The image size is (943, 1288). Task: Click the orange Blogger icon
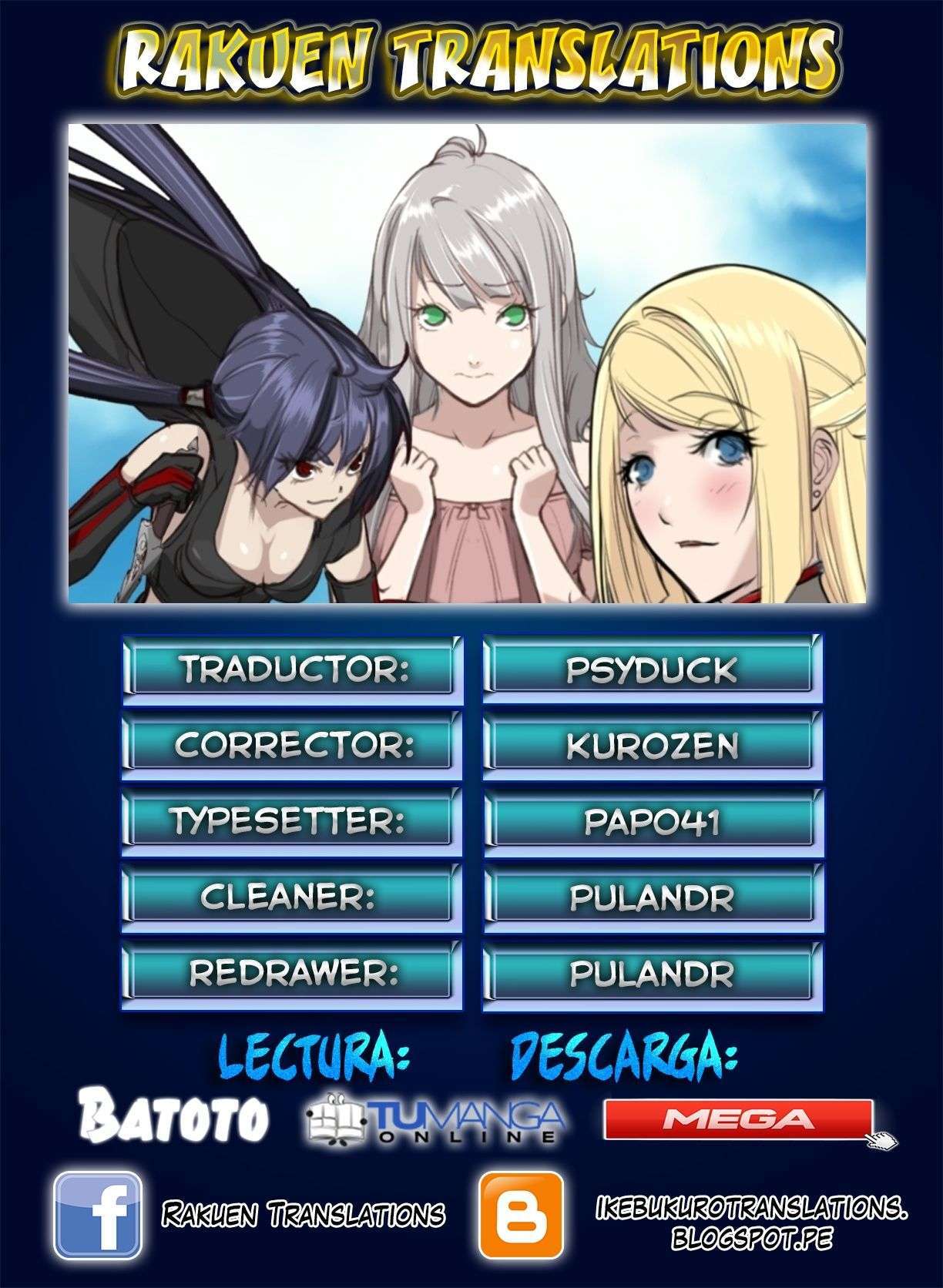[x=521, y=1215]
